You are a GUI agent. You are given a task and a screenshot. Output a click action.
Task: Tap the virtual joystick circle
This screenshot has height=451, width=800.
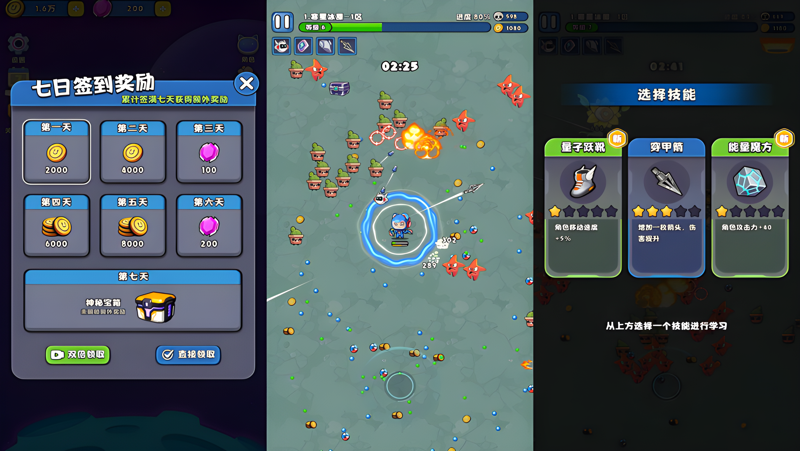pos(400,385)
